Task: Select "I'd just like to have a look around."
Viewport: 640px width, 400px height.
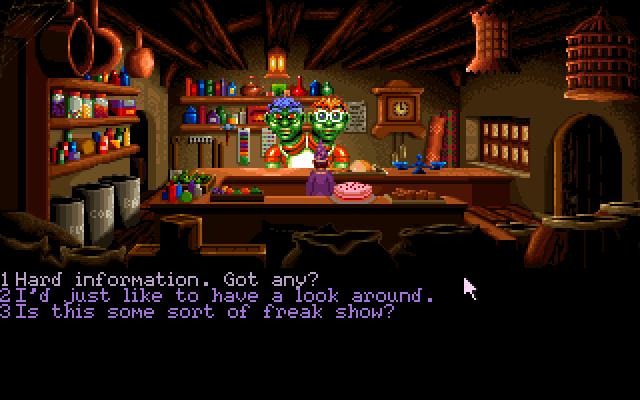Action: [x=218, y=295]
